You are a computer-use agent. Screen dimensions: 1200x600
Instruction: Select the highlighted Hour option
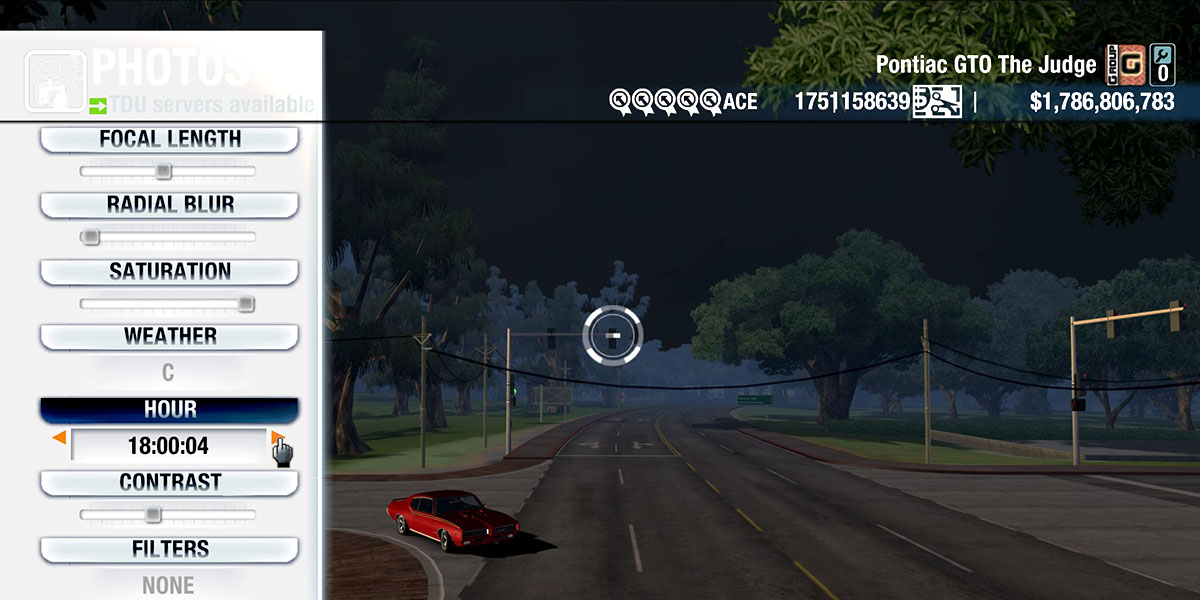(x=169, y=410)
